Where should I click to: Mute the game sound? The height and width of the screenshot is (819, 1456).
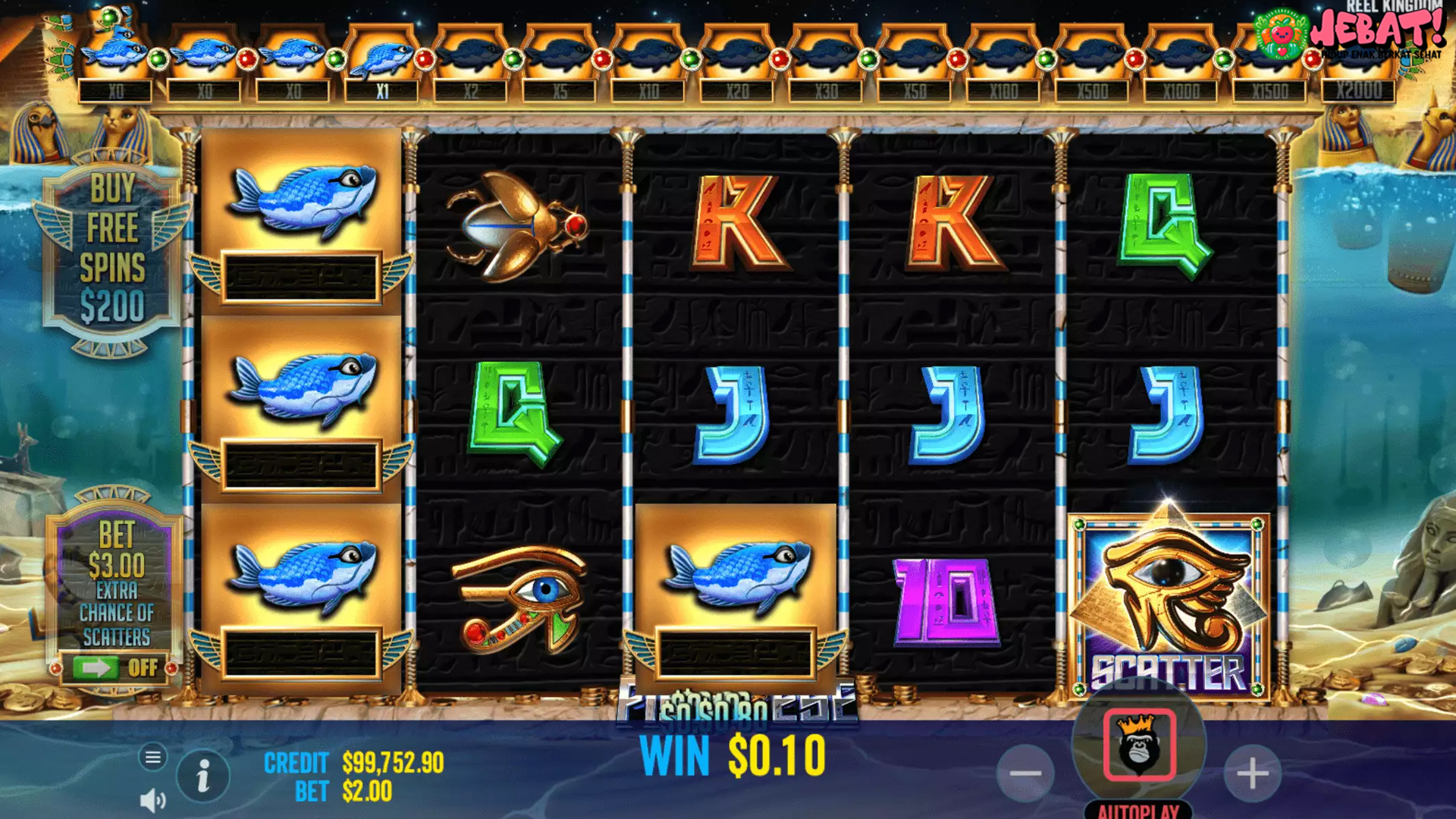coord(152,800)
